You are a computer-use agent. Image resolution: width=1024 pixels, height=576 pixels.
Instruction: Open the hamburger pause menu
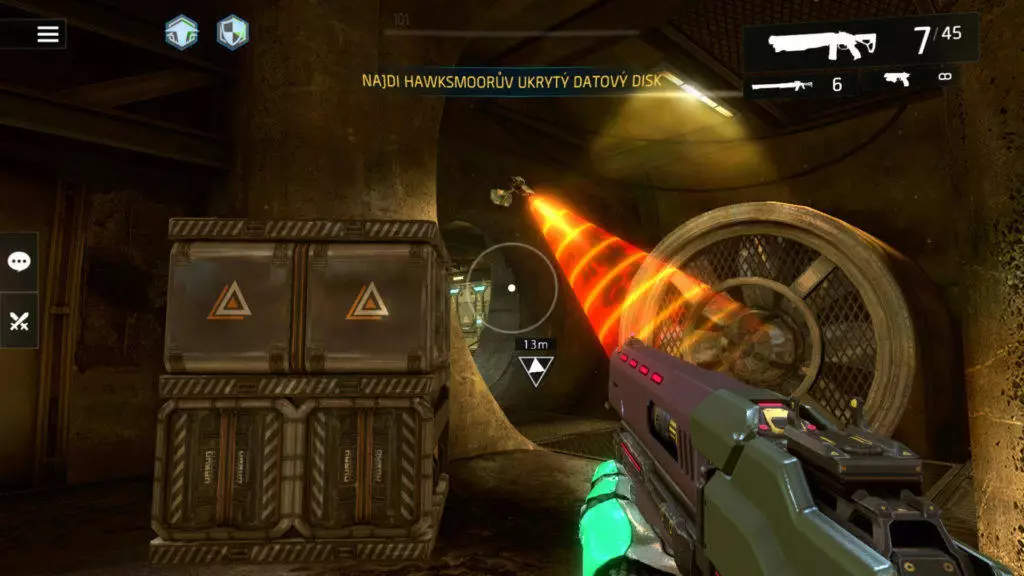pyautogui.click(x=48, y=34)
